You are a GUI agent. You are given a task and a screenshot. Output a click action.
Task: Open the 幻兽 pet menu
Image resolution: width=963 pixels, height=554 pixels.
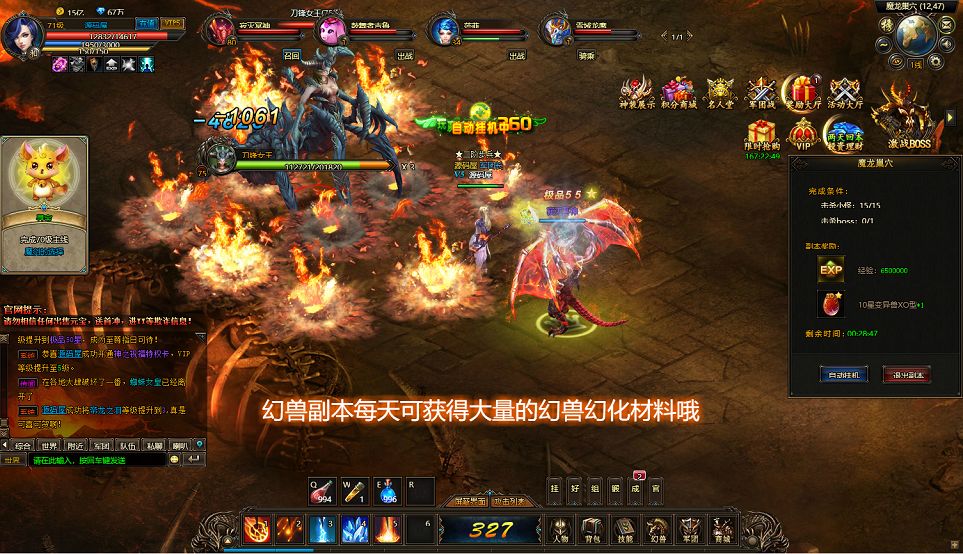click(x=656, y=528)
